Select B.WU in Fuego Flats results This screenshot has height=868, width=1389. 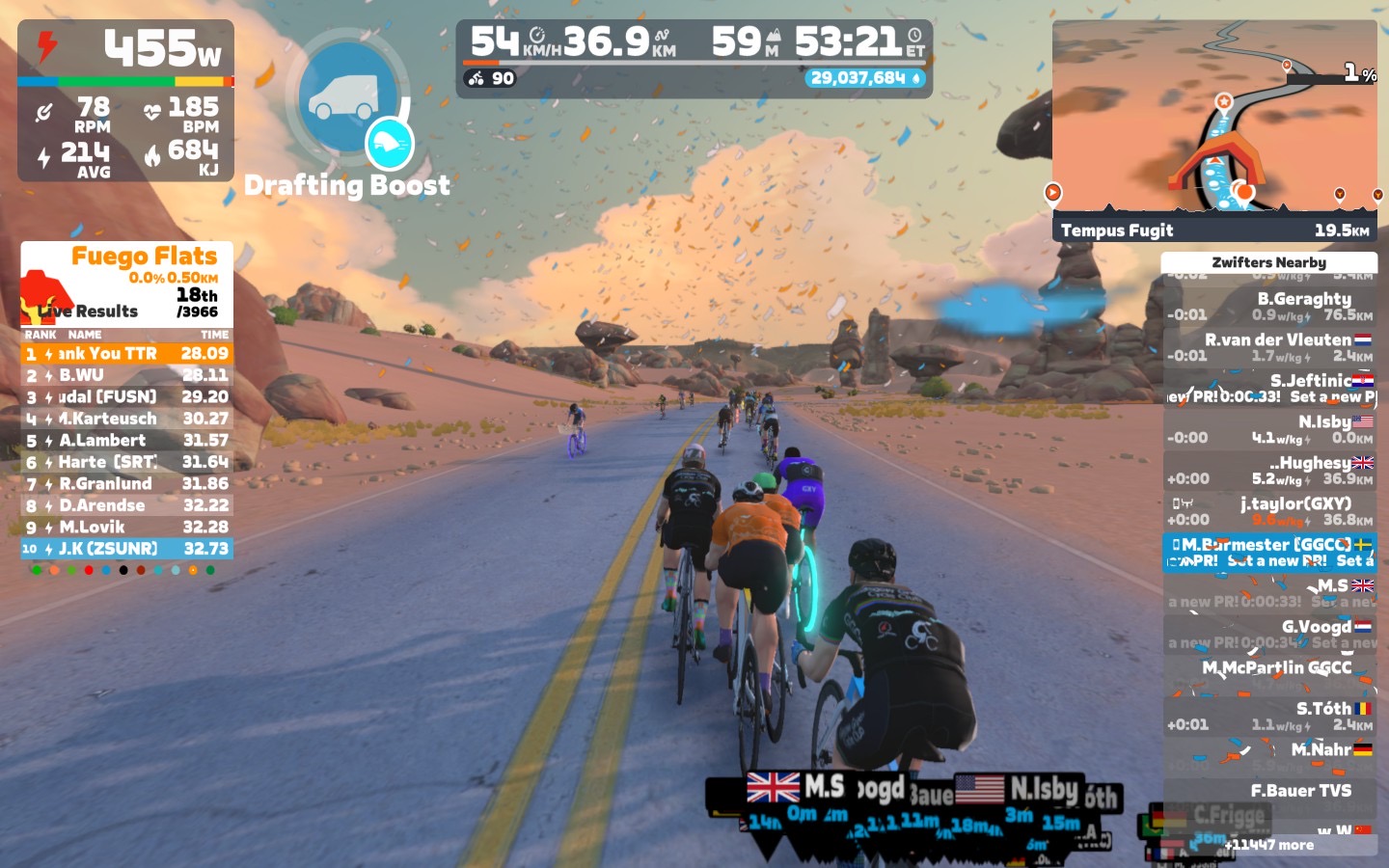pyautogui.click(x=126, y=375)
